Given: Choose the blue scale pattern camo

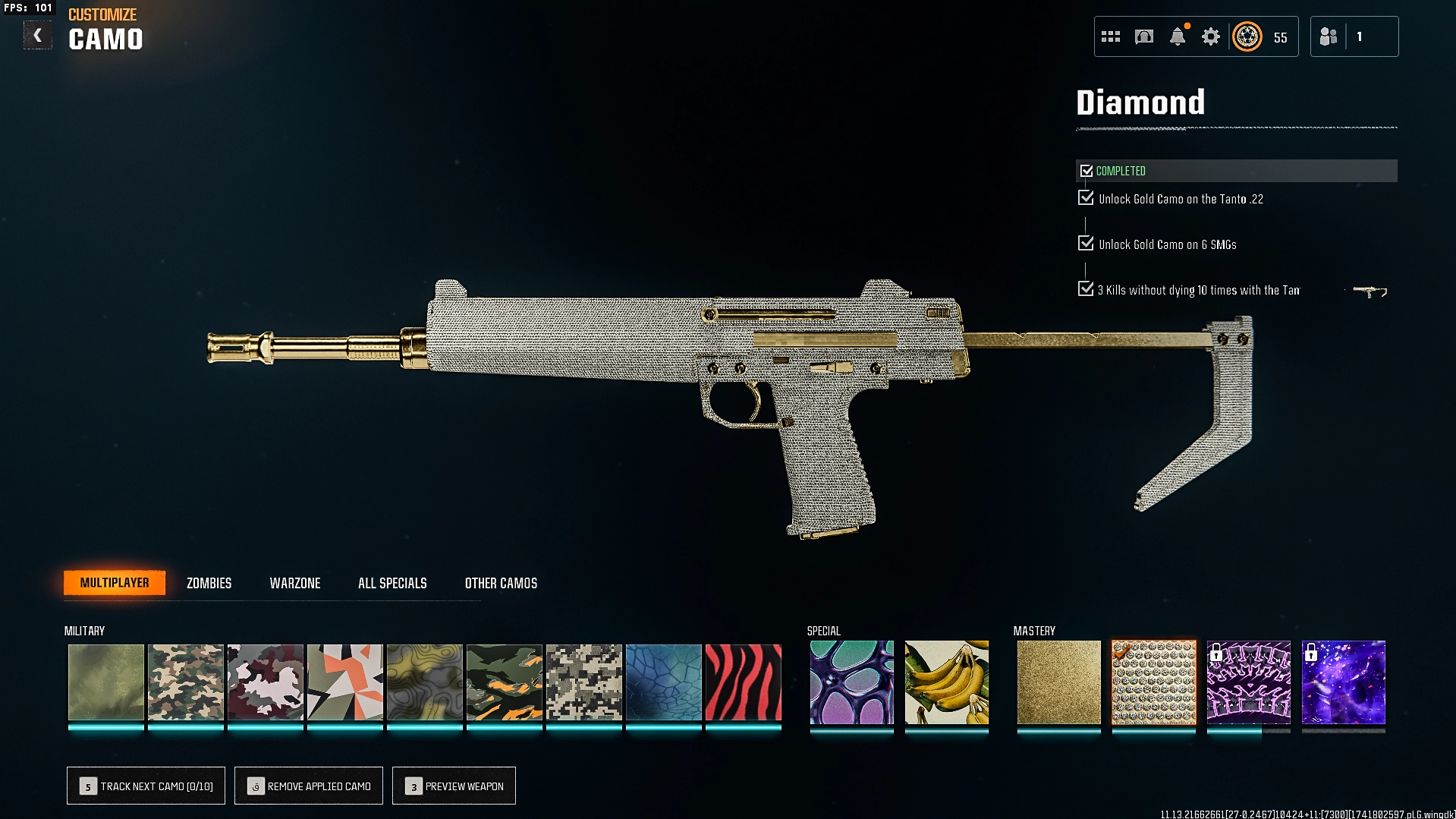Looking at the screenshot, I should coord(663,682).
